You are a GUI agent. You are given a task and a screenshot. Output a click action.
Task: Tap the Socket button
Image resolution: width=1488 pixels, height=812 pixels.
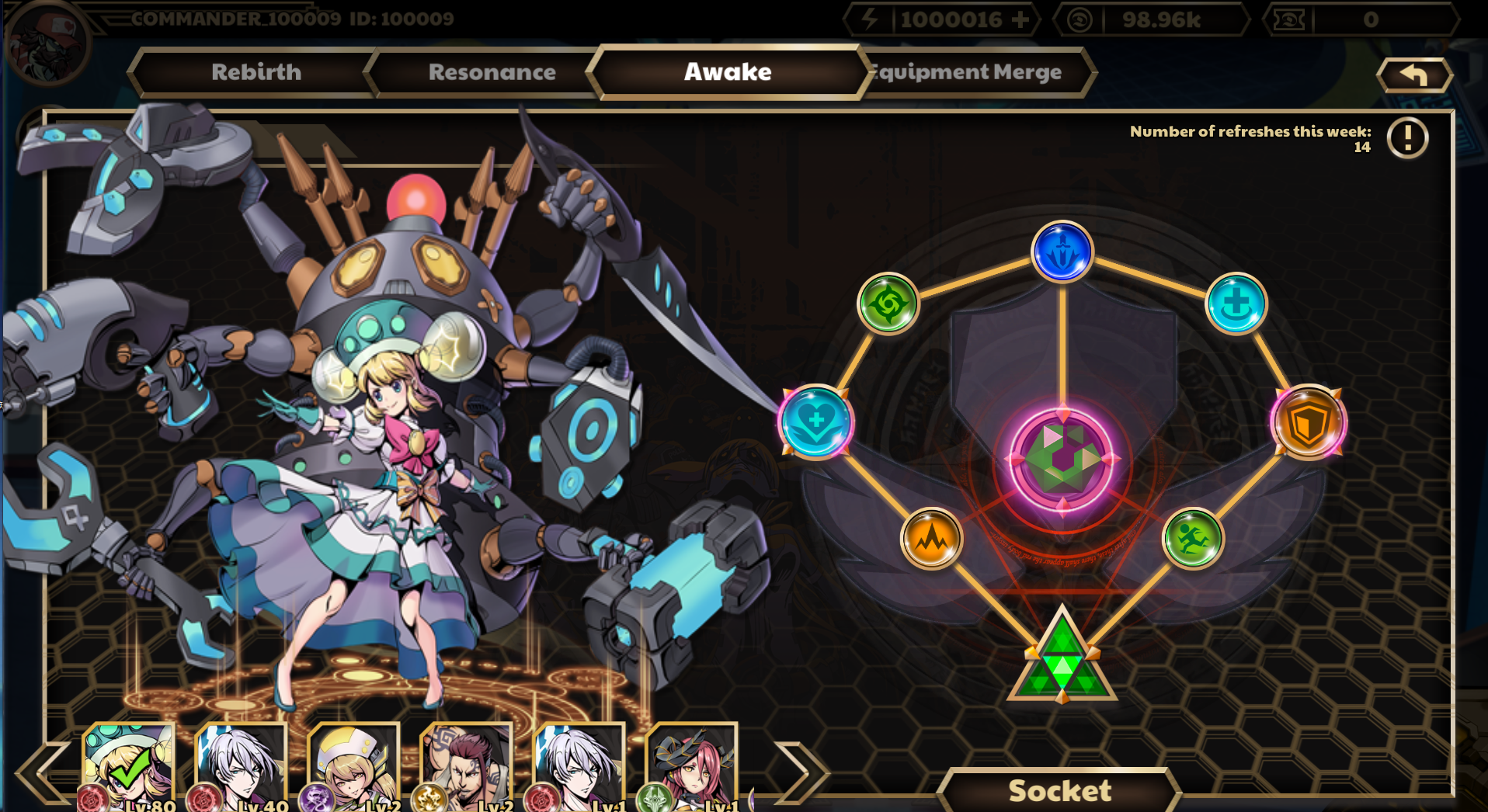click(1059, 790)
